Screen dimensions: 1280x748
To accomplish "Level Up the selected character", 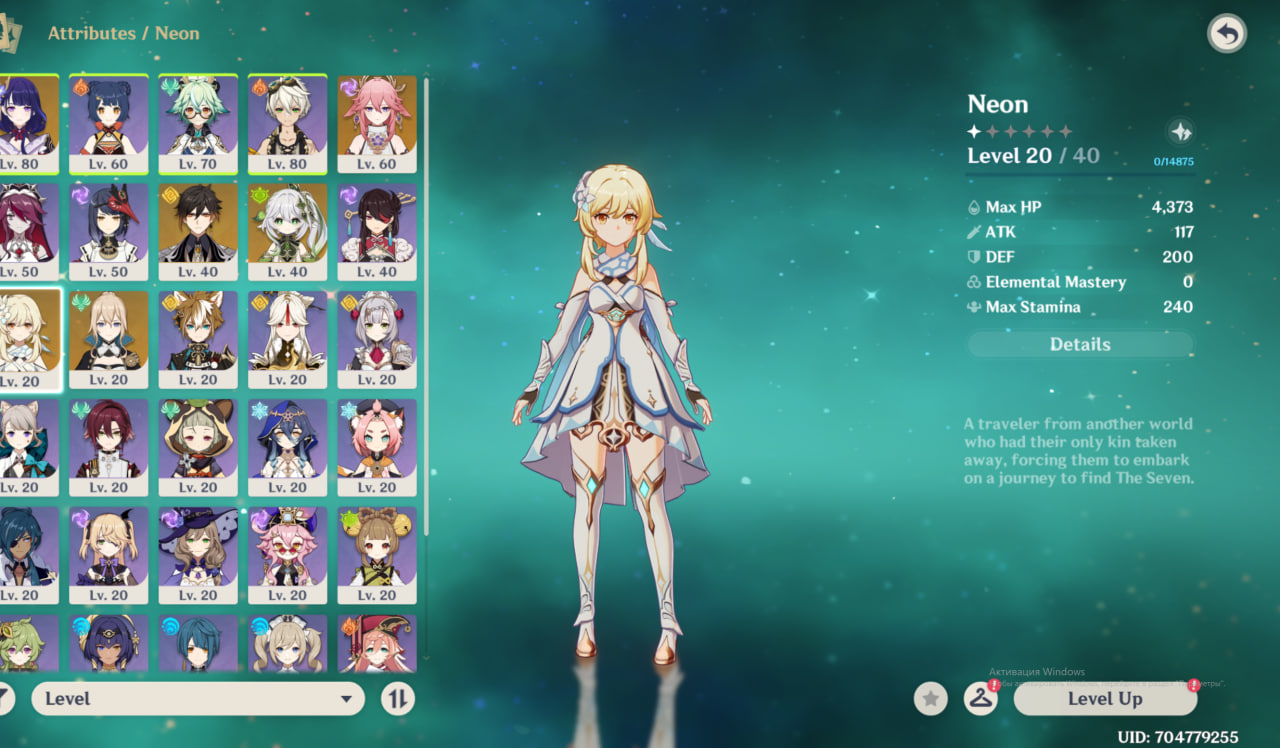I will click(x=1104, y=699).
